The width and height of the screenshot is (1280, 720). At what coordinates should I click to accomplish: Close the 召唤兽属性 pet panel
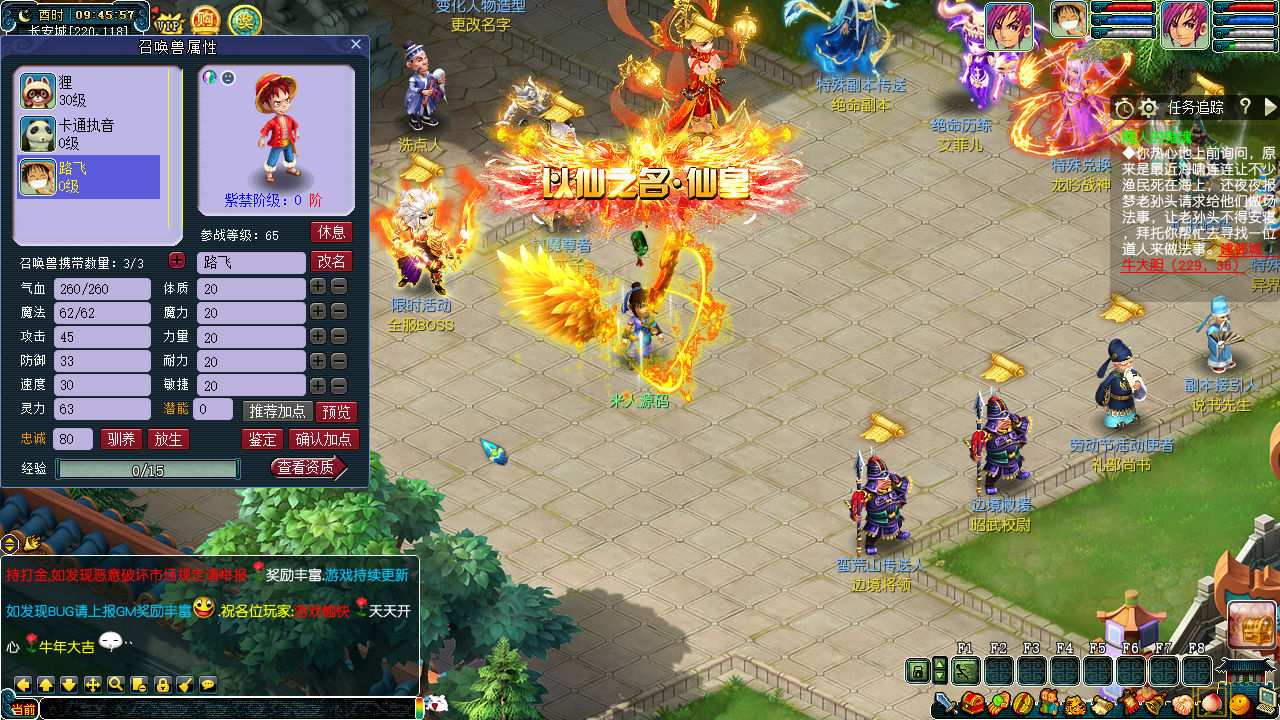356,44
